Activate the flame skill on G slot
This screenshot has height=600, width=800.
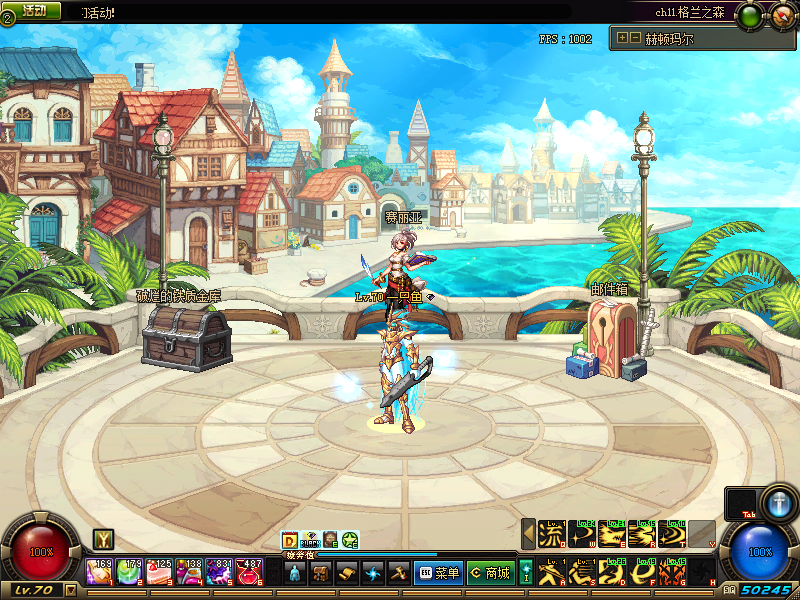tap(672, 572)
